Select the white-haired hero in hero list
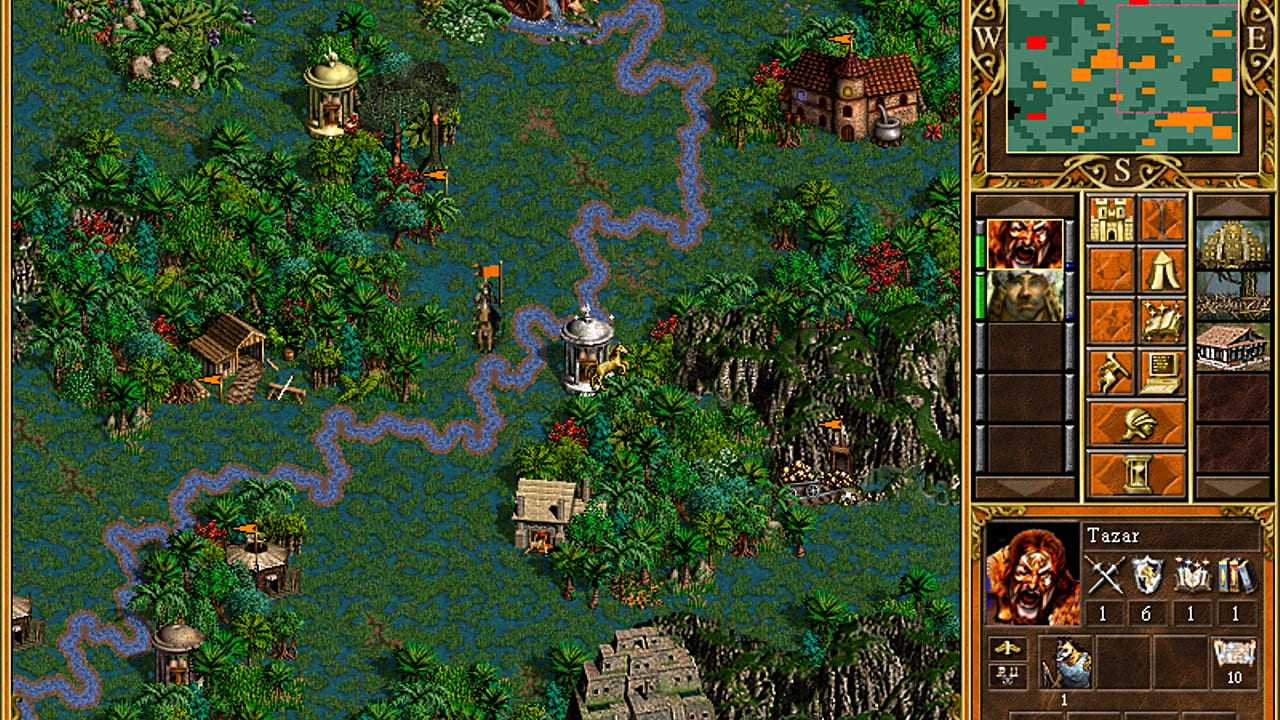 (1025, 296)
